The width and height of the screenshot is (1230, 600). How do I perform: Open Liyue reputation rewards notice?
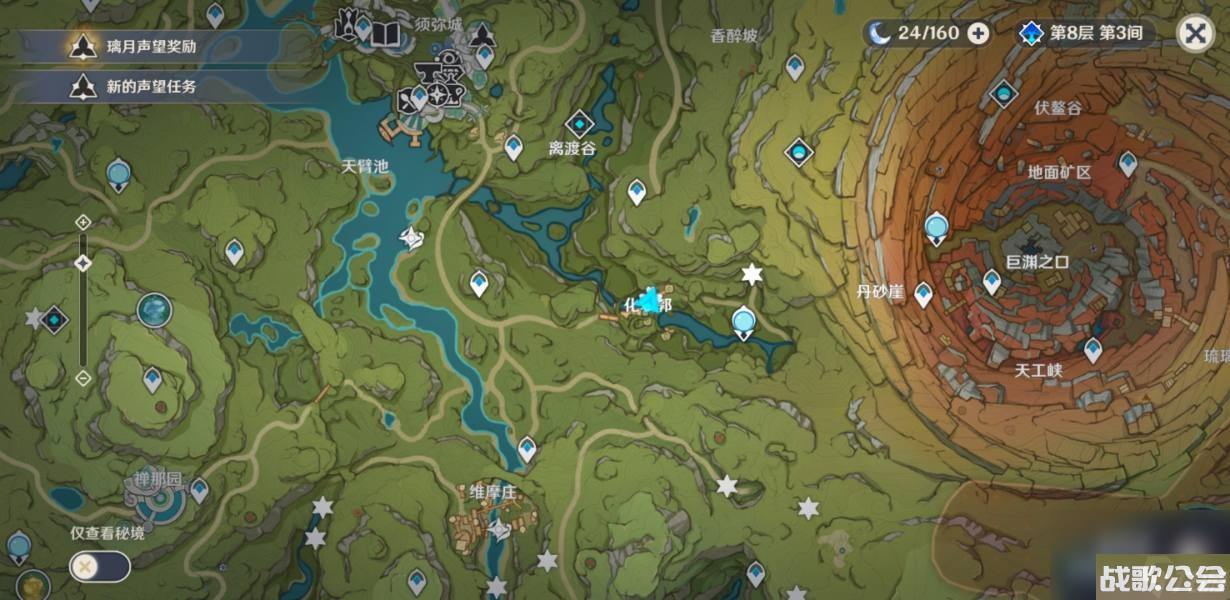150,45
